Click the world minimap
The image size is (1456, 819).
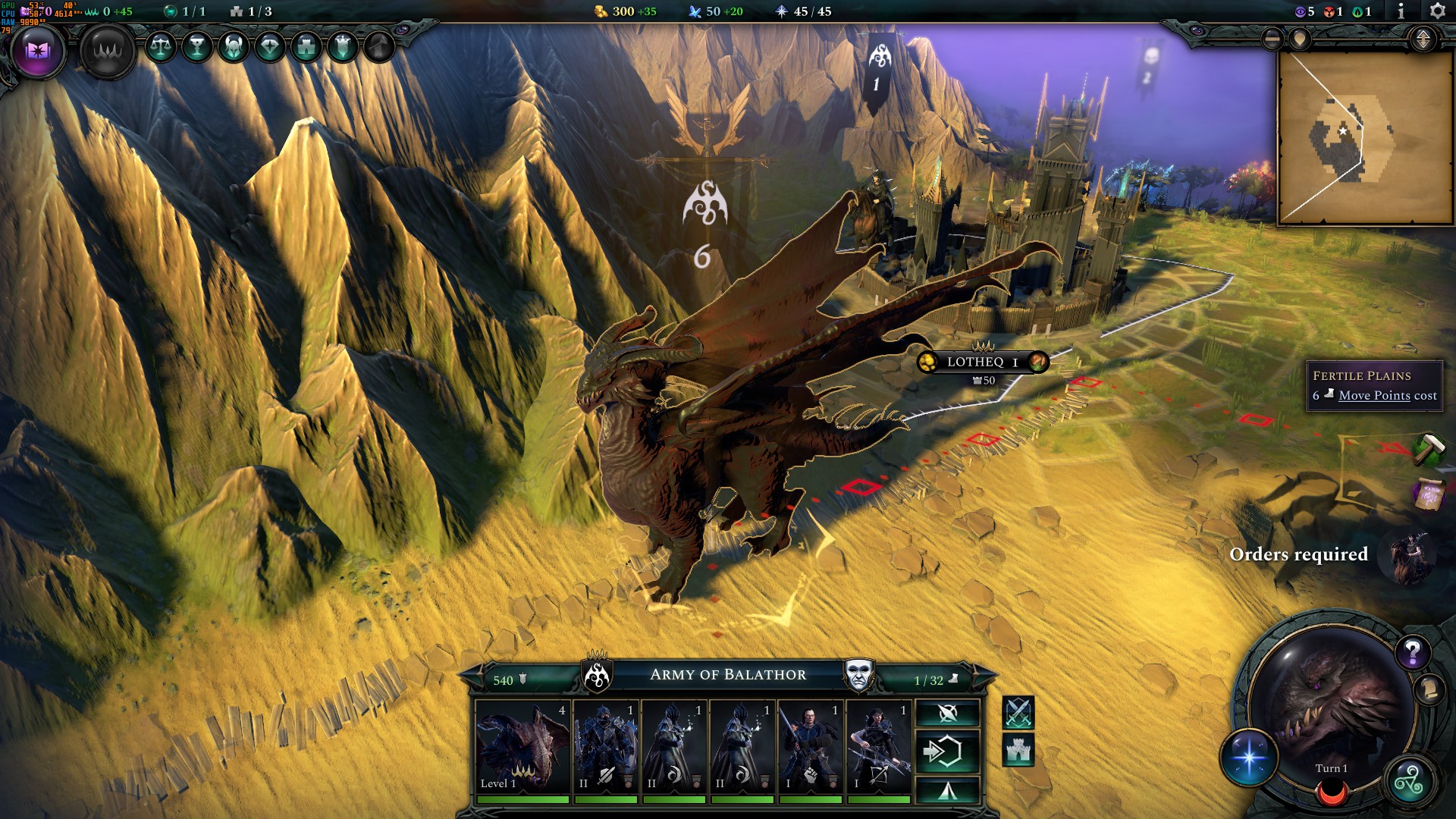[x=1365, y=138]
